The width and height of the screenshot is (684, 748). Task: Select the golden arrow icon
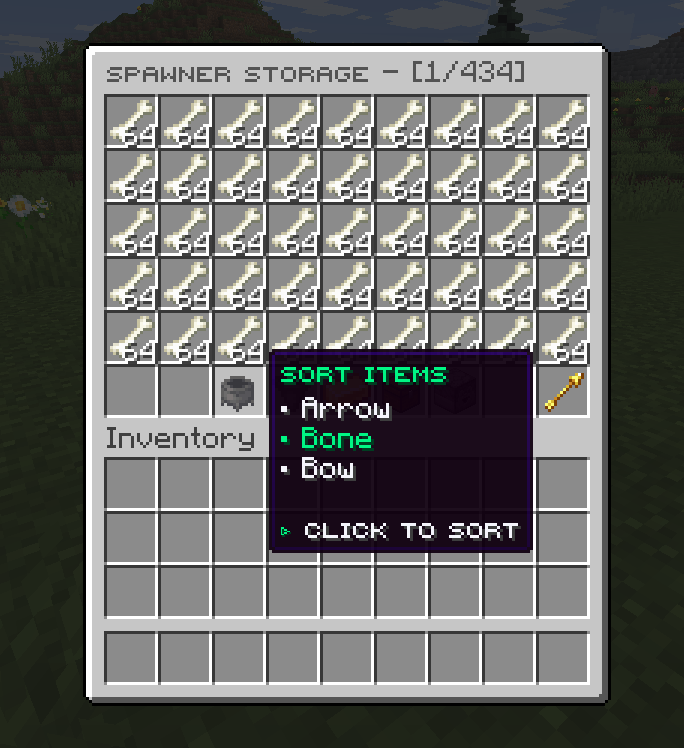562,392
